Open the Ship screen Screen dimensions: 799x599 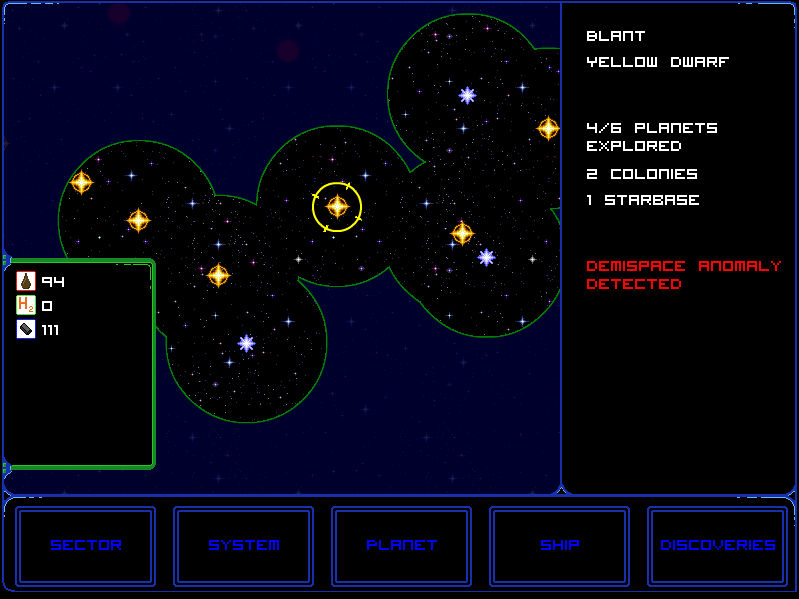pyautogui.click(x=560, y=545)
